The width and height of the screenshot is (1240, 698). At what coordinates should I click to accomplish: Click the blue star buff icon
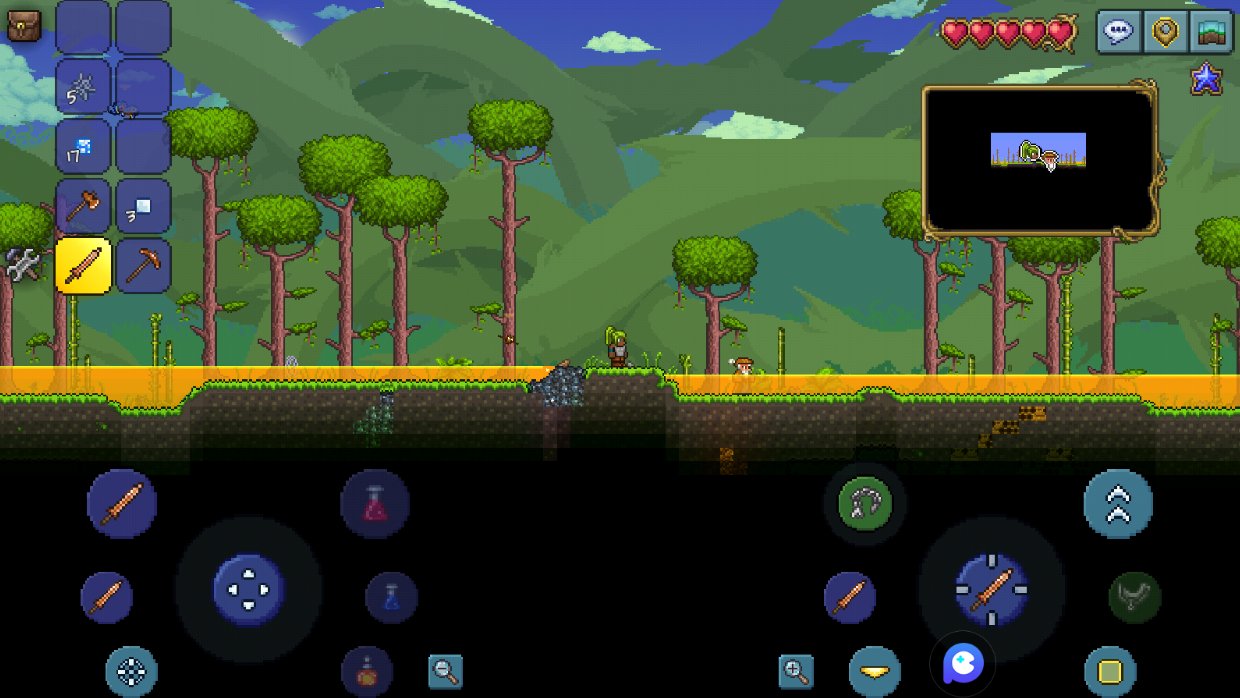pos(1206,79)
